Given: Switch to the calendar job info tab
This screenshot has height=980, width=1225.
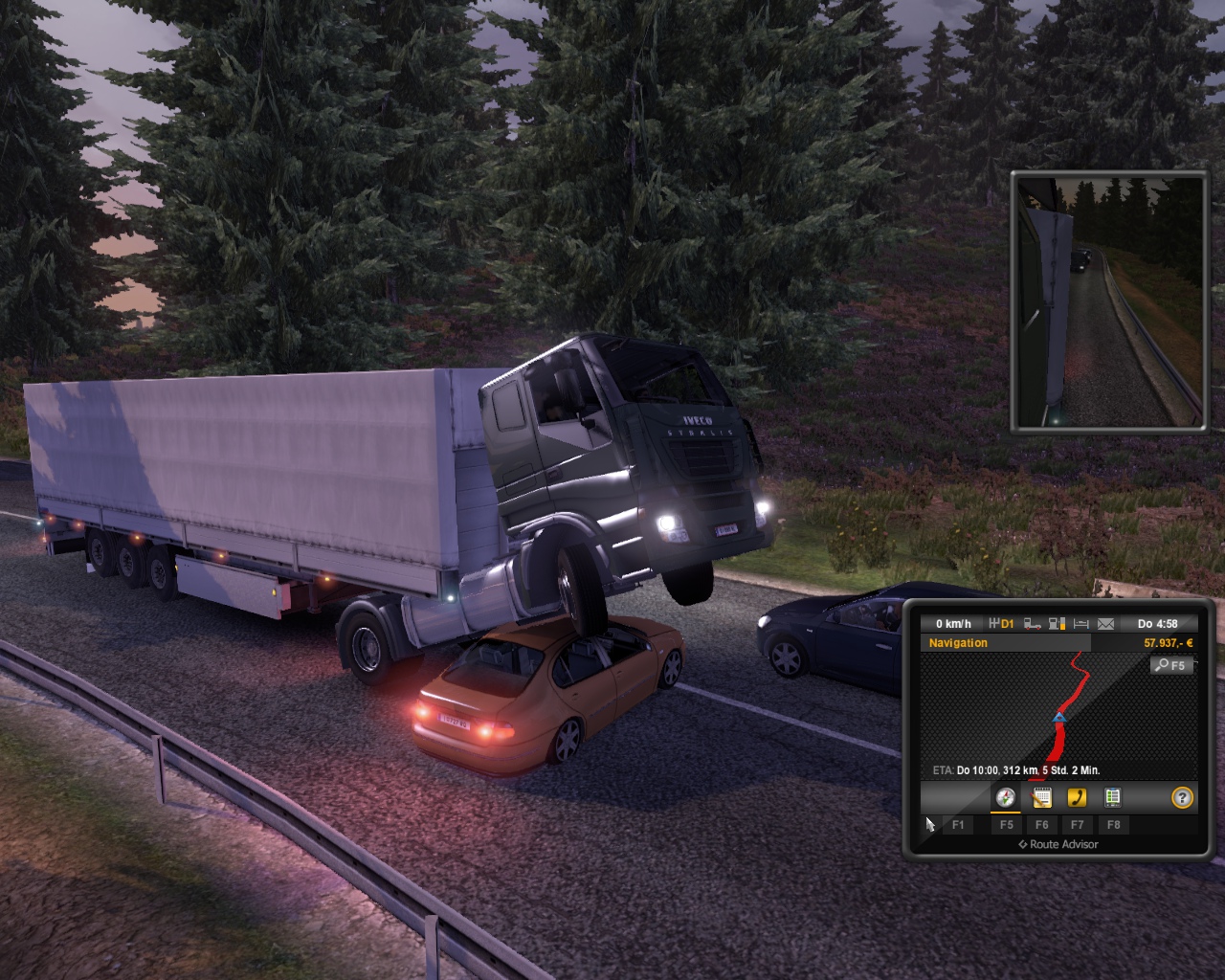Looking at the screenshot, I should click(x=1041, y=797).
